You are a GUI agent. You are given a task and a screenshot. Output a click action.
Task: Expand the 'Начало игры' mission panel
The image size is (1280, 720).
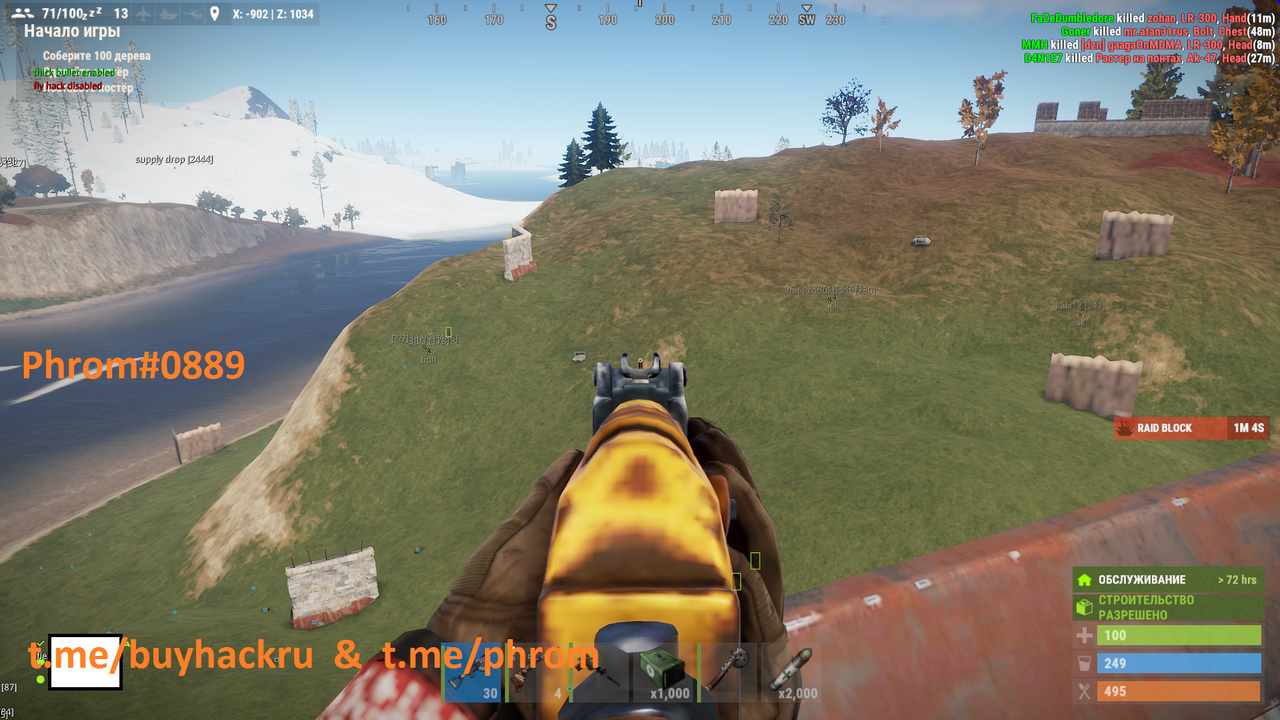click(x=73, y=31)
